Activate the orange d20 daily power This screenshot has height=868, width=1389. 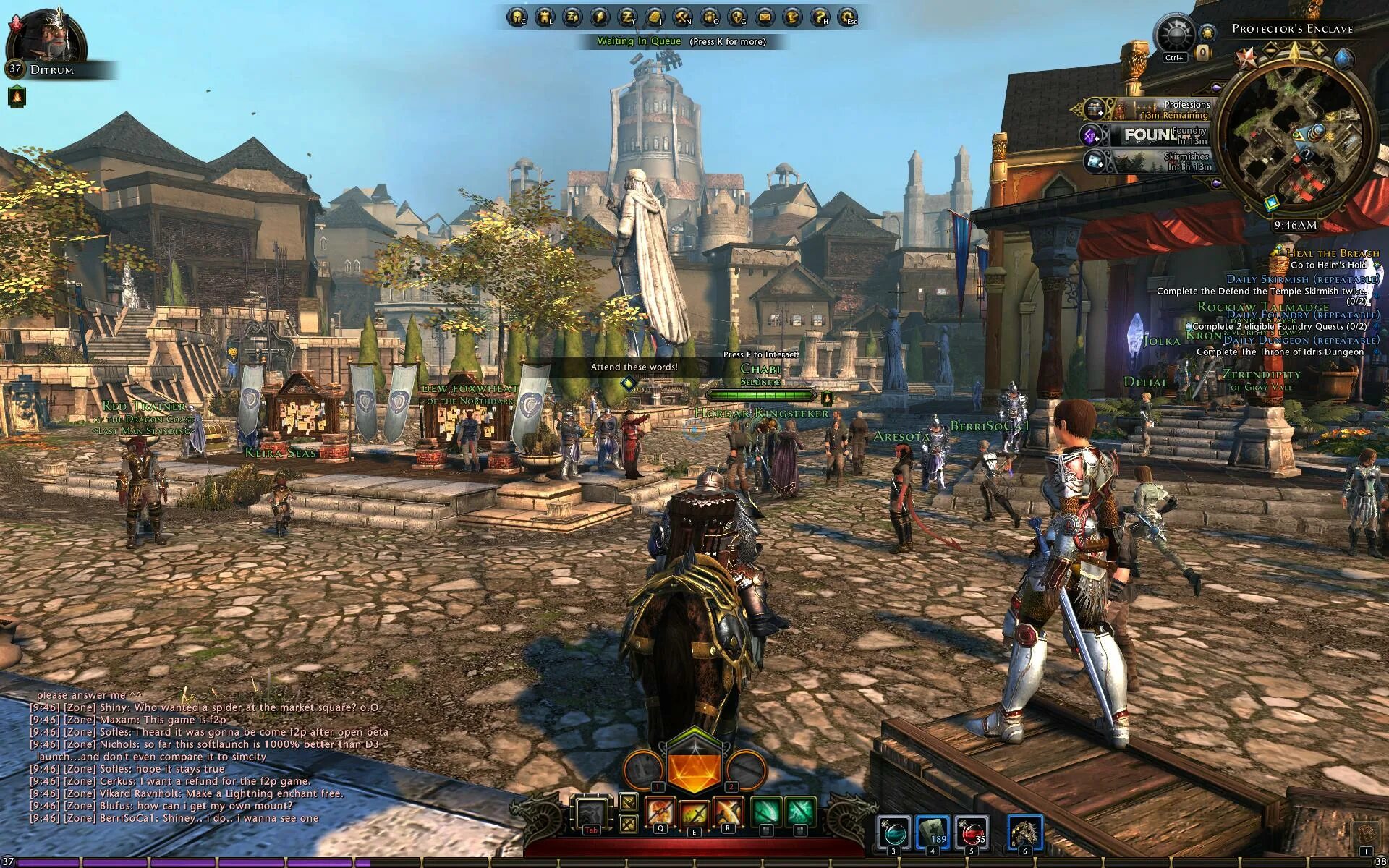(x=694, y=770)
